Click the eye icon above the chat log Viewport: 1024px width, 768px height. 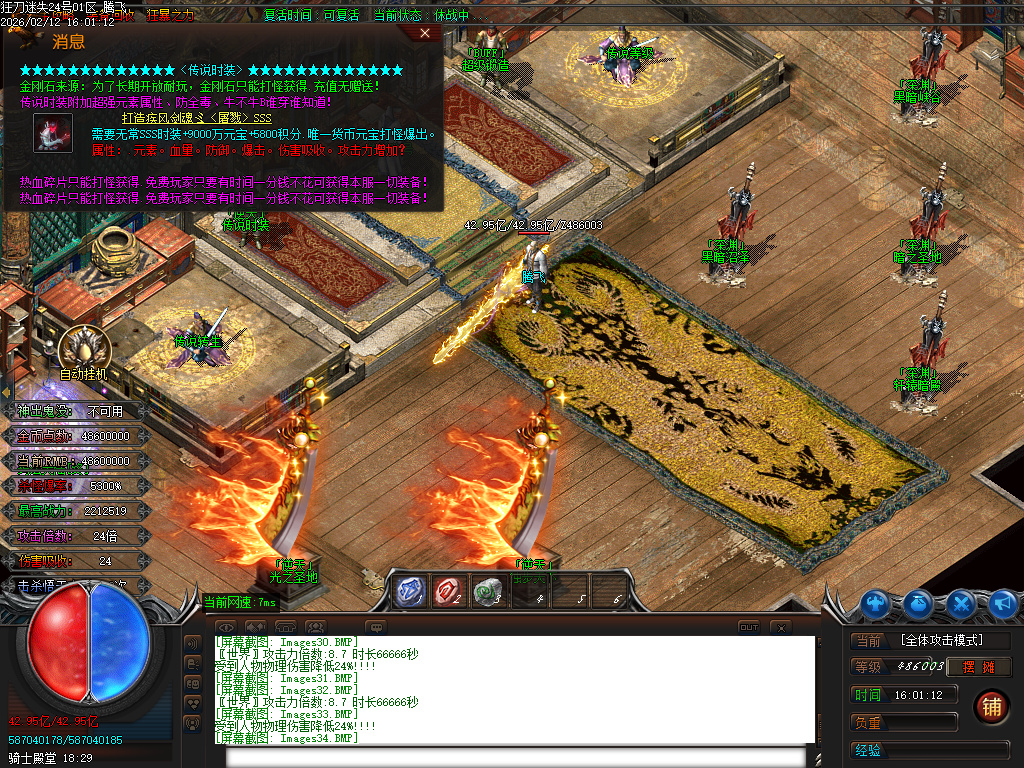[x=226, y=627]
